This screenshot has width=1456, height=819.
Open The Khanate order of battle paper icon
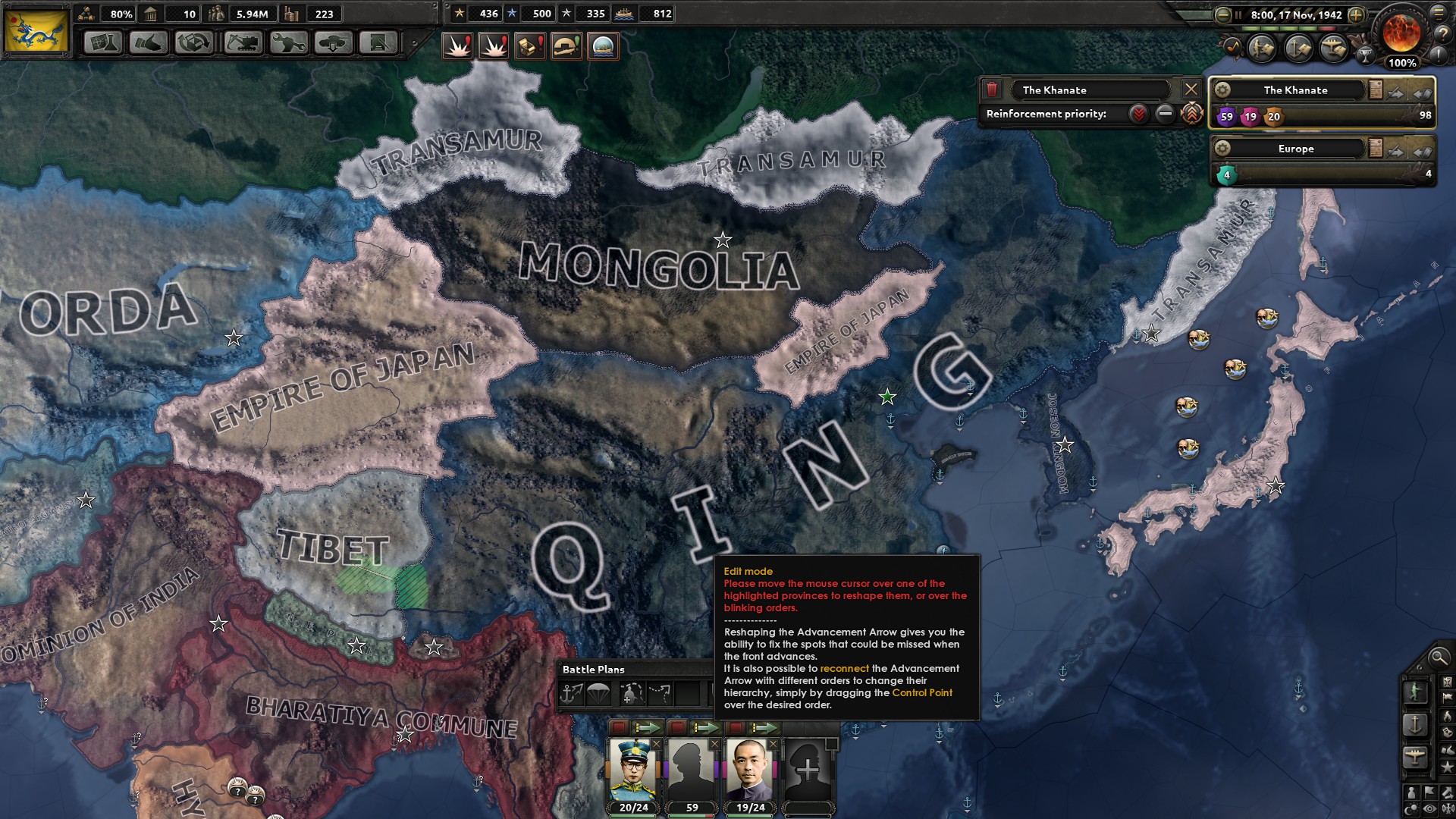[1376, 89]
